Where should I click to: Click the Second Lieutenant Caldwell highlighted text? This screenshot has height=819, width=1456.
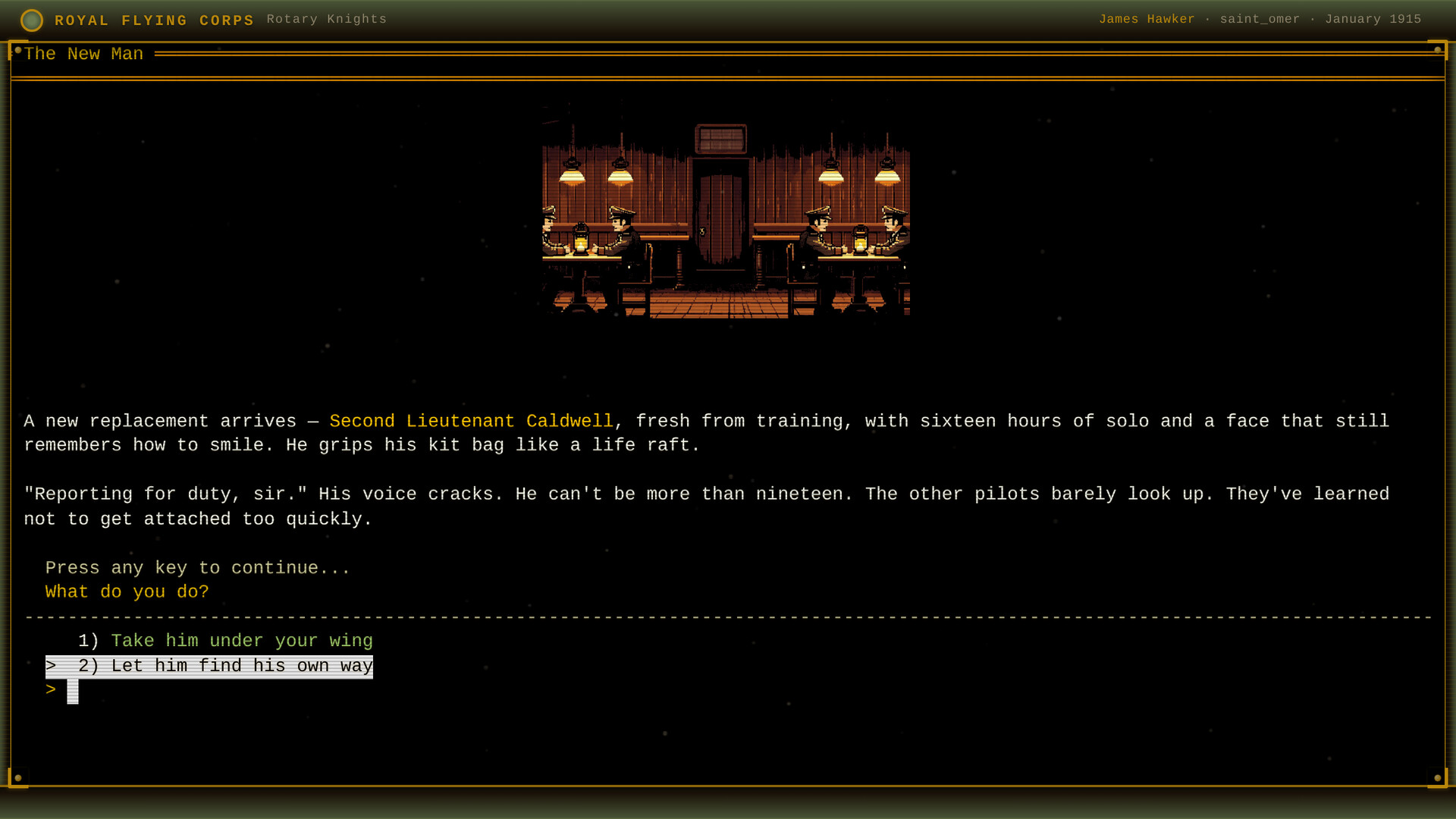pyautogui.click(x=471, y=422)
